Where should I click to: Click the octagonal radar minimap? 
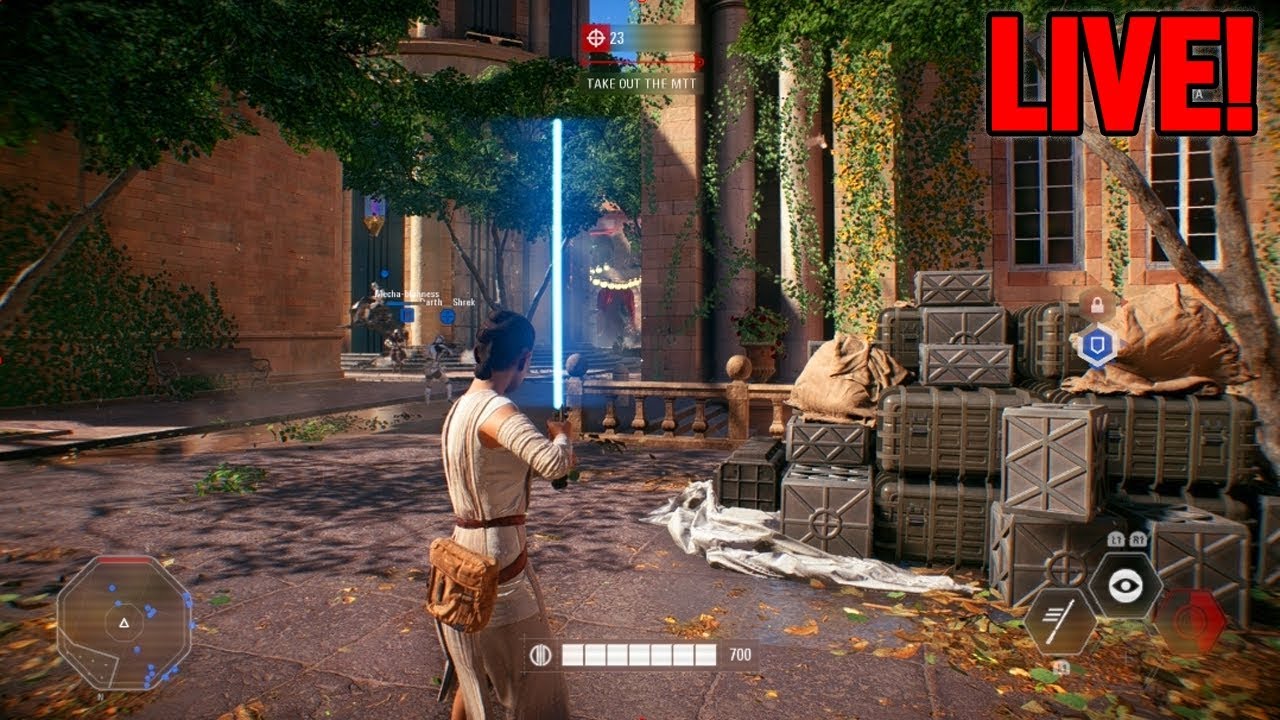pos(124,621)
